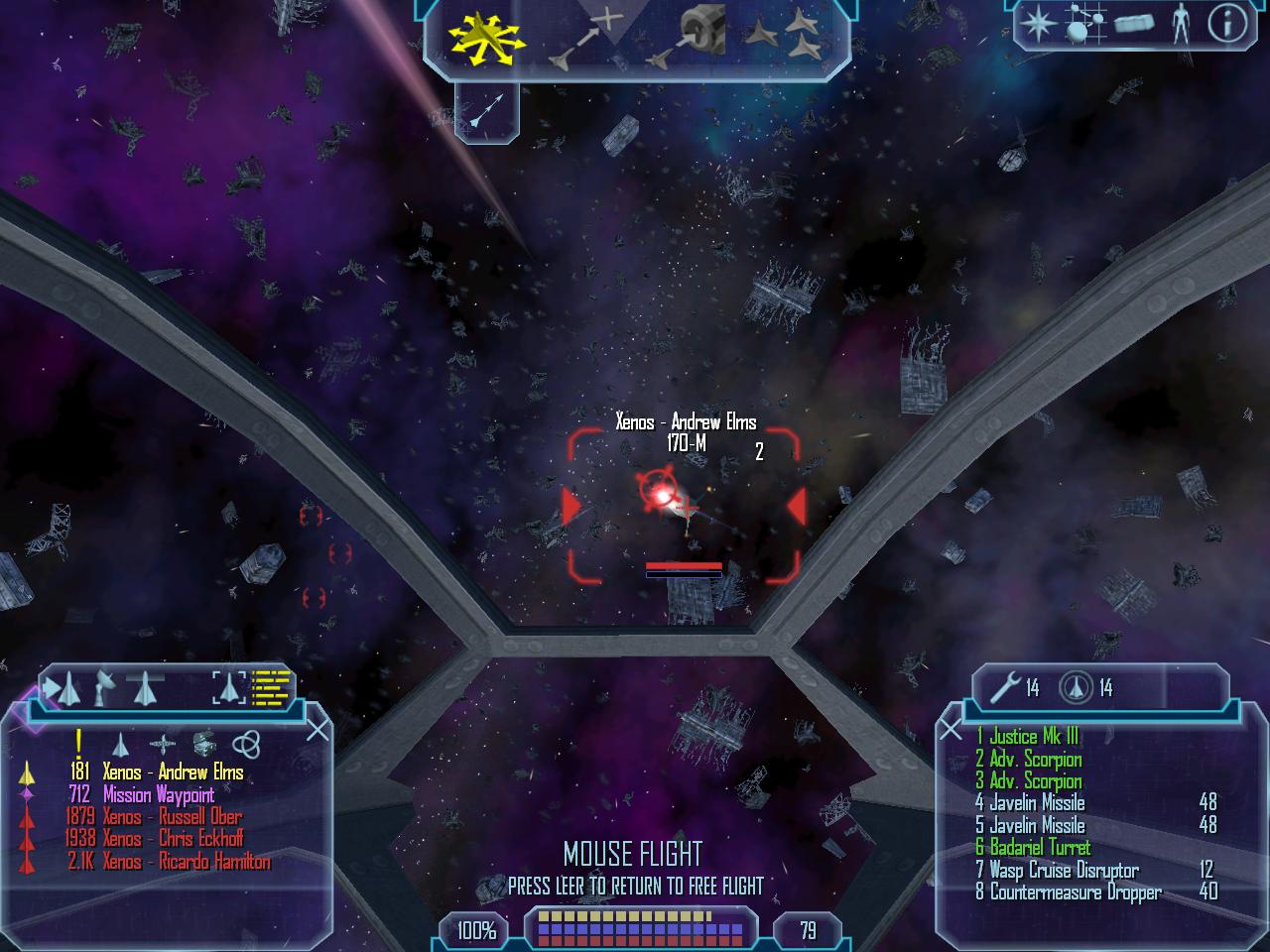This screenshot has height=952, width=1270.
Task: Show the player reputation figure icon
Action: tap(1180, 24)
